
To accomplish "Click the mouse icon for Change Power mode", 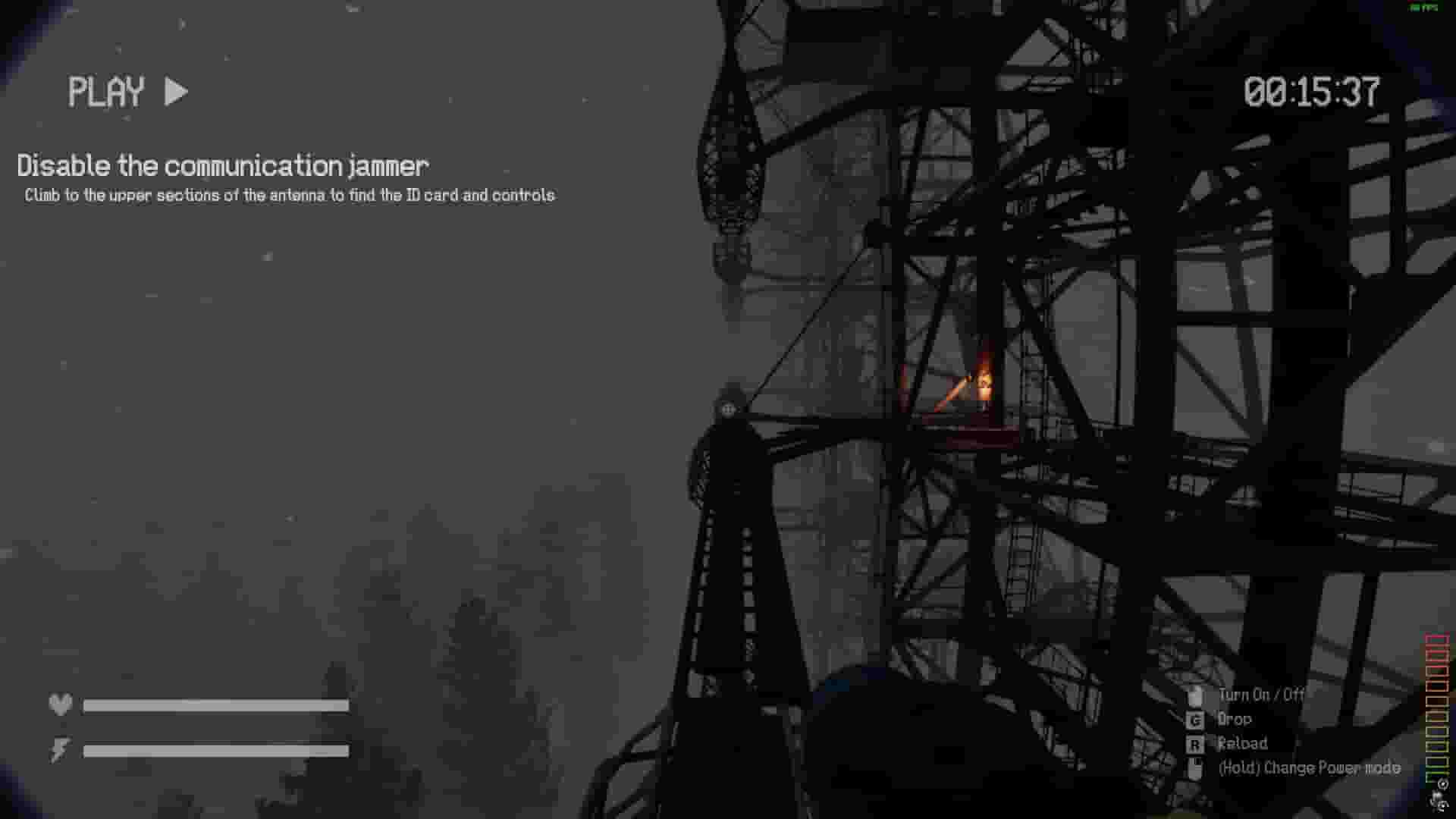I will (1197, 767).
